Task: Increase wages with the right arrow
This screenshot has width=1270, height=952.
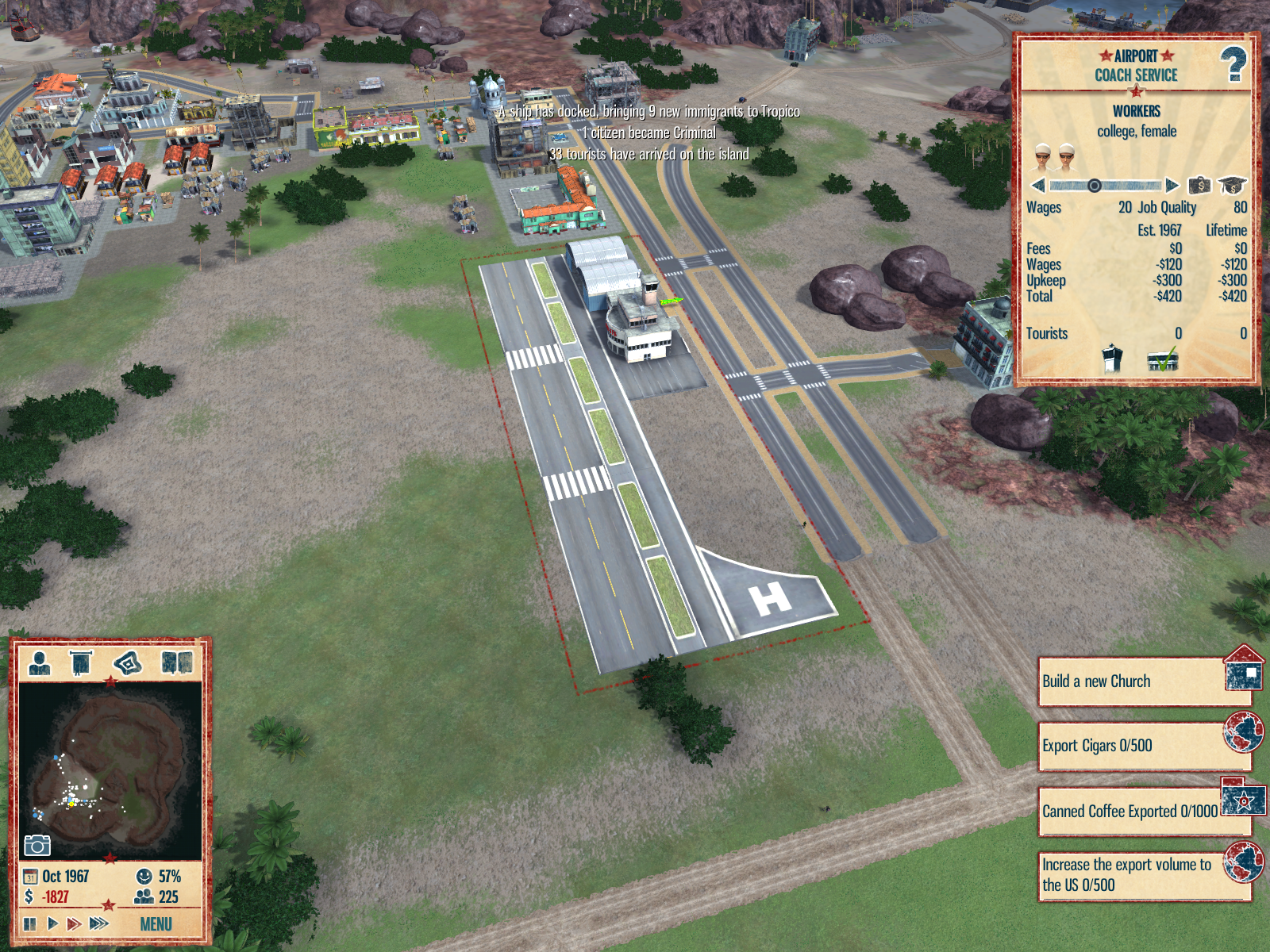Action: pyautogui.click(x=1172, y=186)
